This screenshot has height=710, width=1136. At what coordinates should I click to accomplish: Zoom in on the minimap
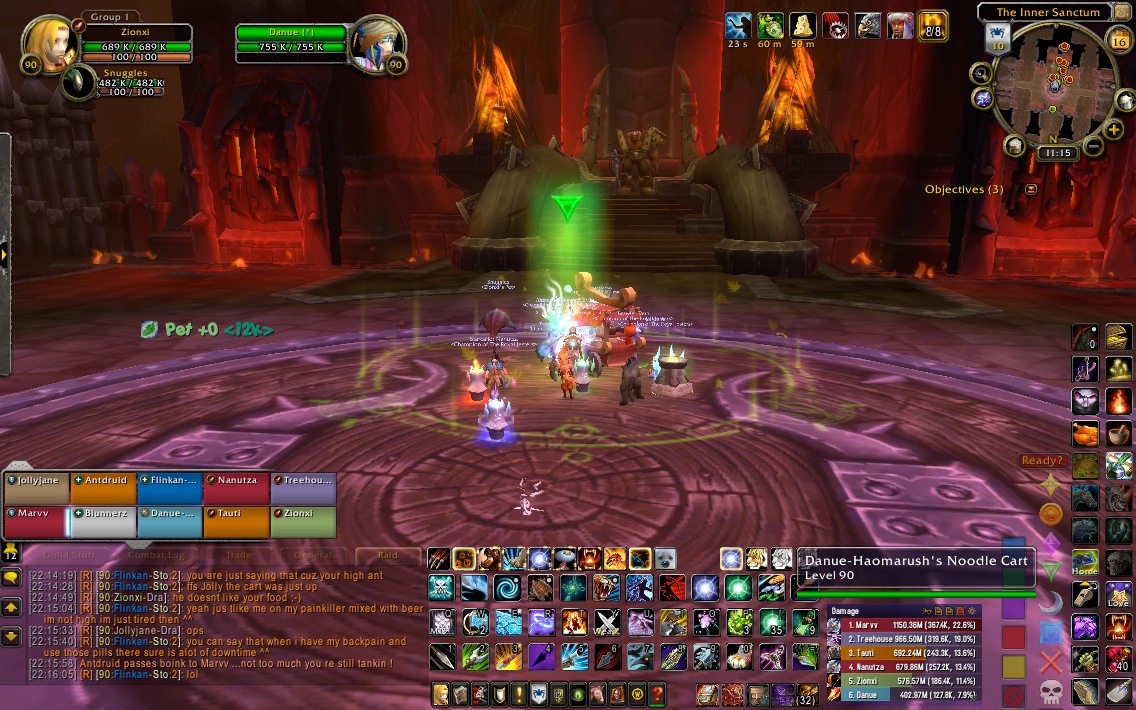(1114, 130)
